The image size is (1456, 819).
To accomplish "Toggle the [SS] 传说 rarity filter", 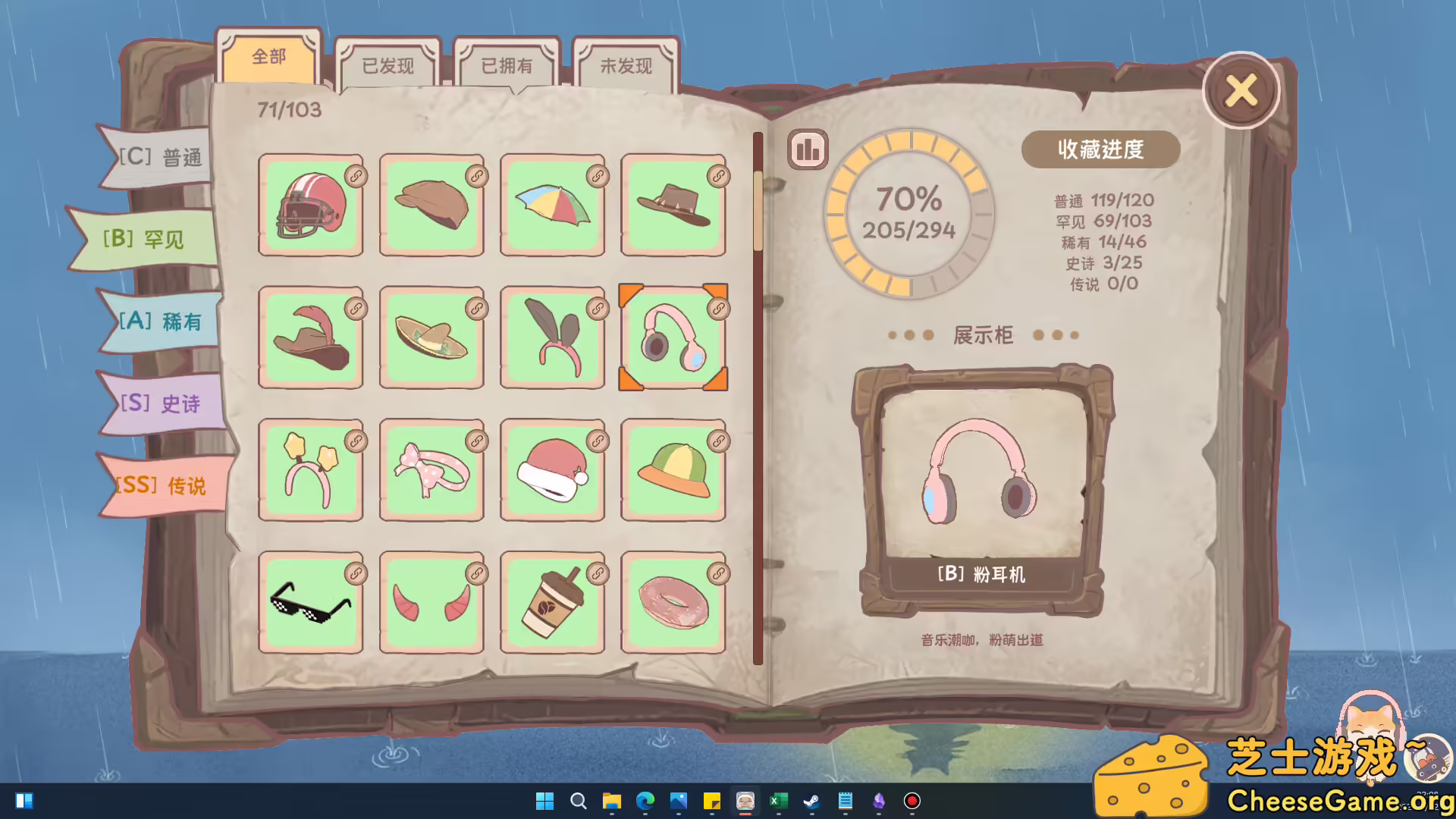I will 161,485.
